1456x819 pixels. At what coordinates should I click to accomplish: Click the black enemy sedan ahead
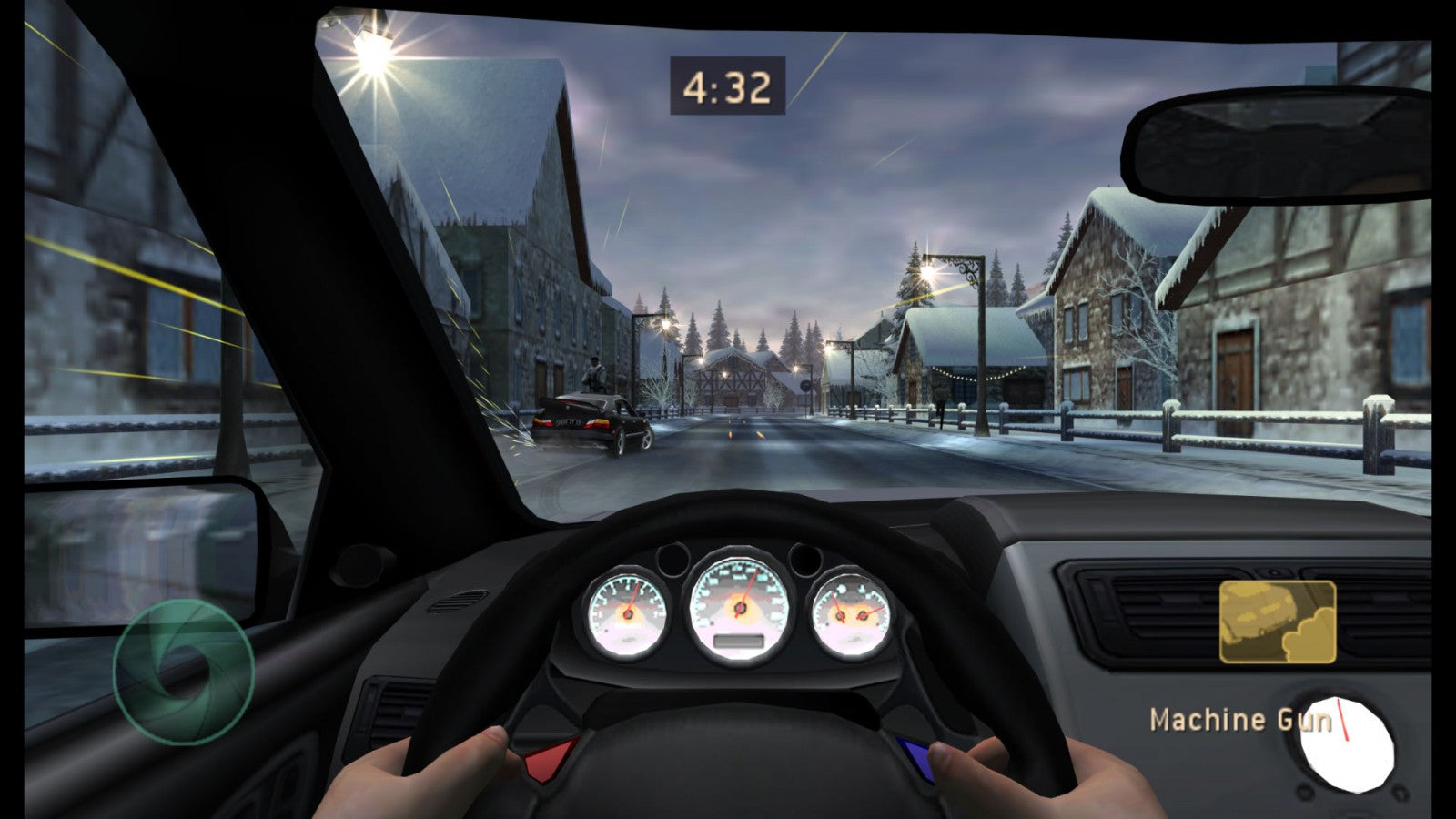tap(587, 423)
